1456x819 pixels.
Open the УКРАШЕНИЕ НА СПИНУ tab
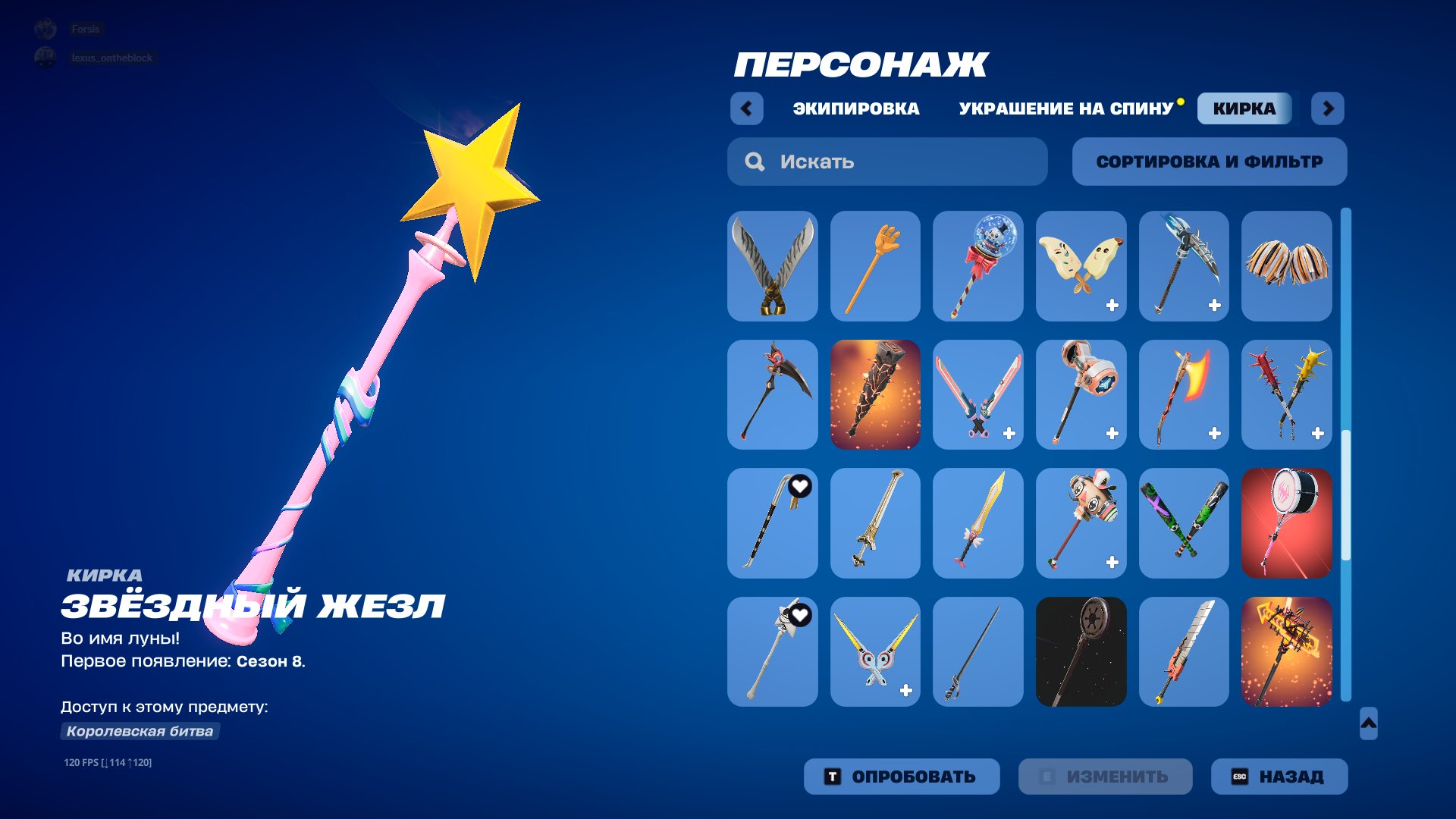point(1065,108)
